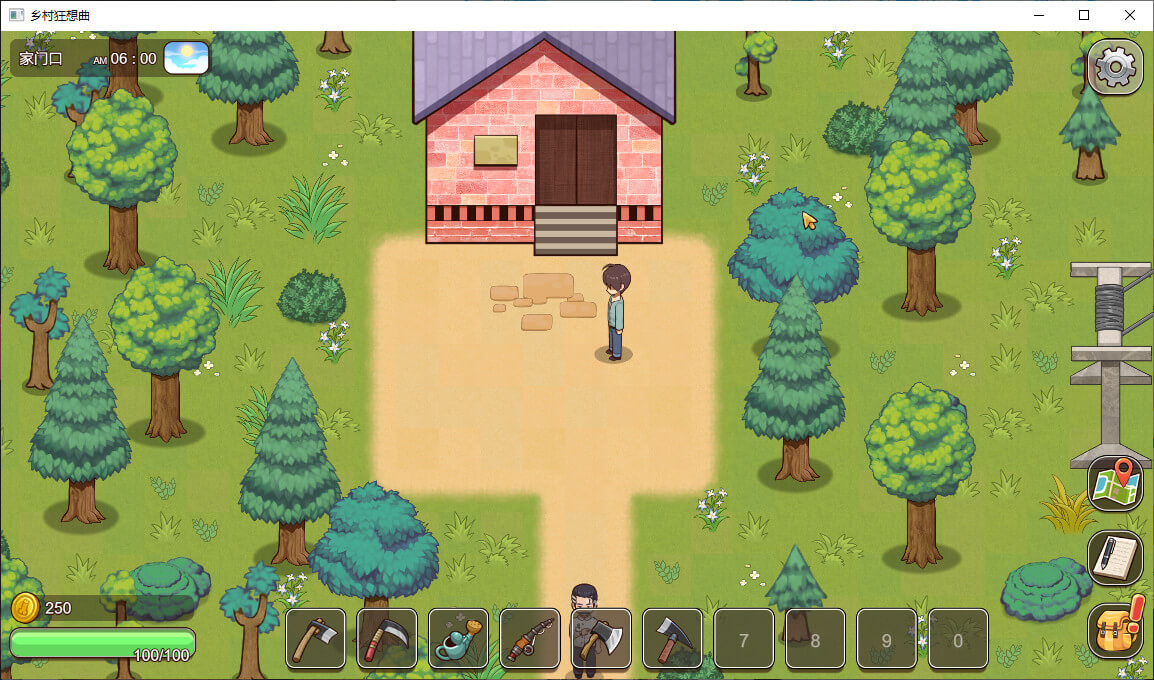Viewport: 1154px width, 680px height.
Task: Open the notebook journal
Action: [1115, 557]
